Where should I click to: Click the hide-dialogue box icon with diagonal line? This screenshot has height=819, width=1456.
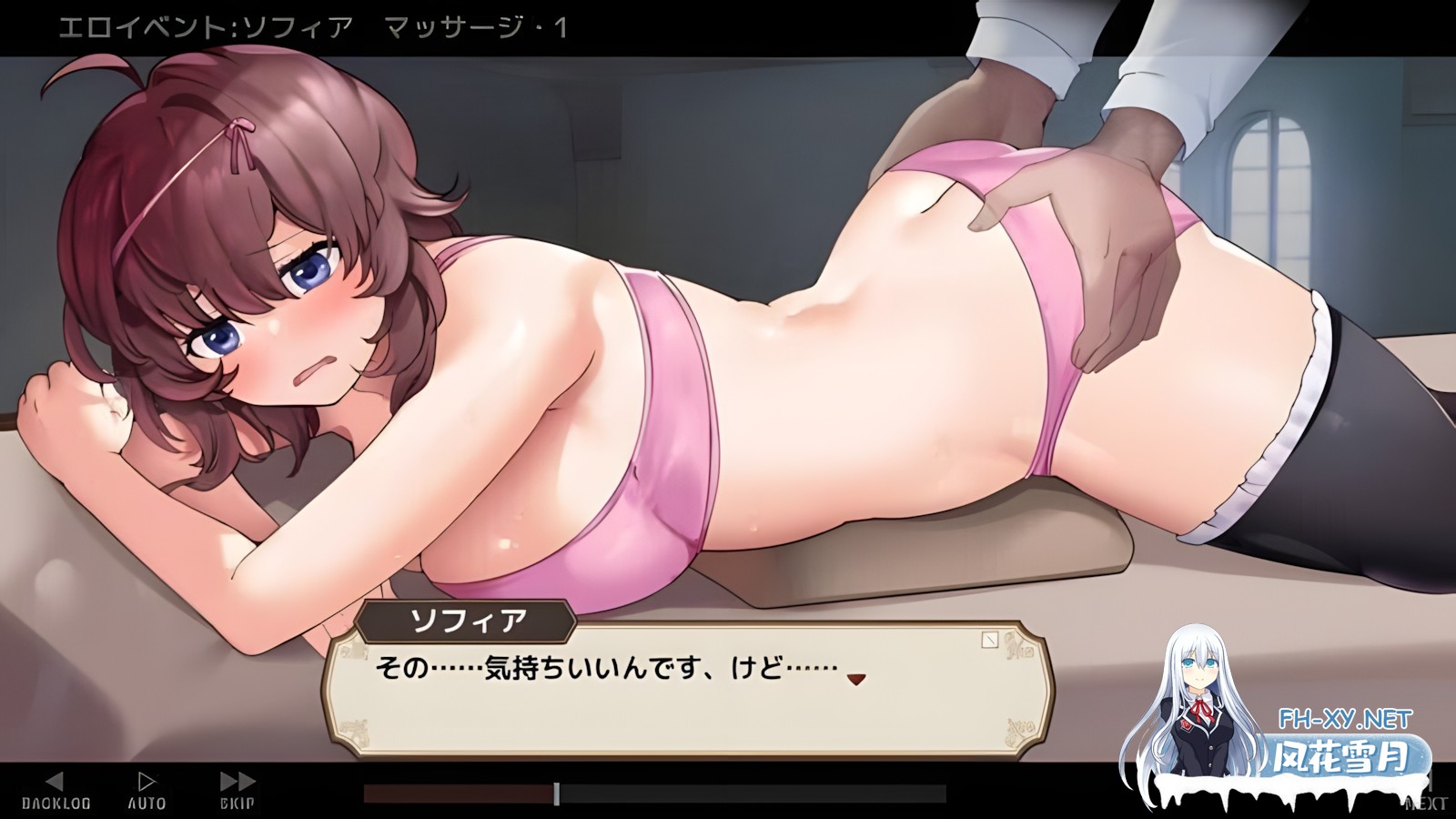pyautogui.click(x=990, y=640)
